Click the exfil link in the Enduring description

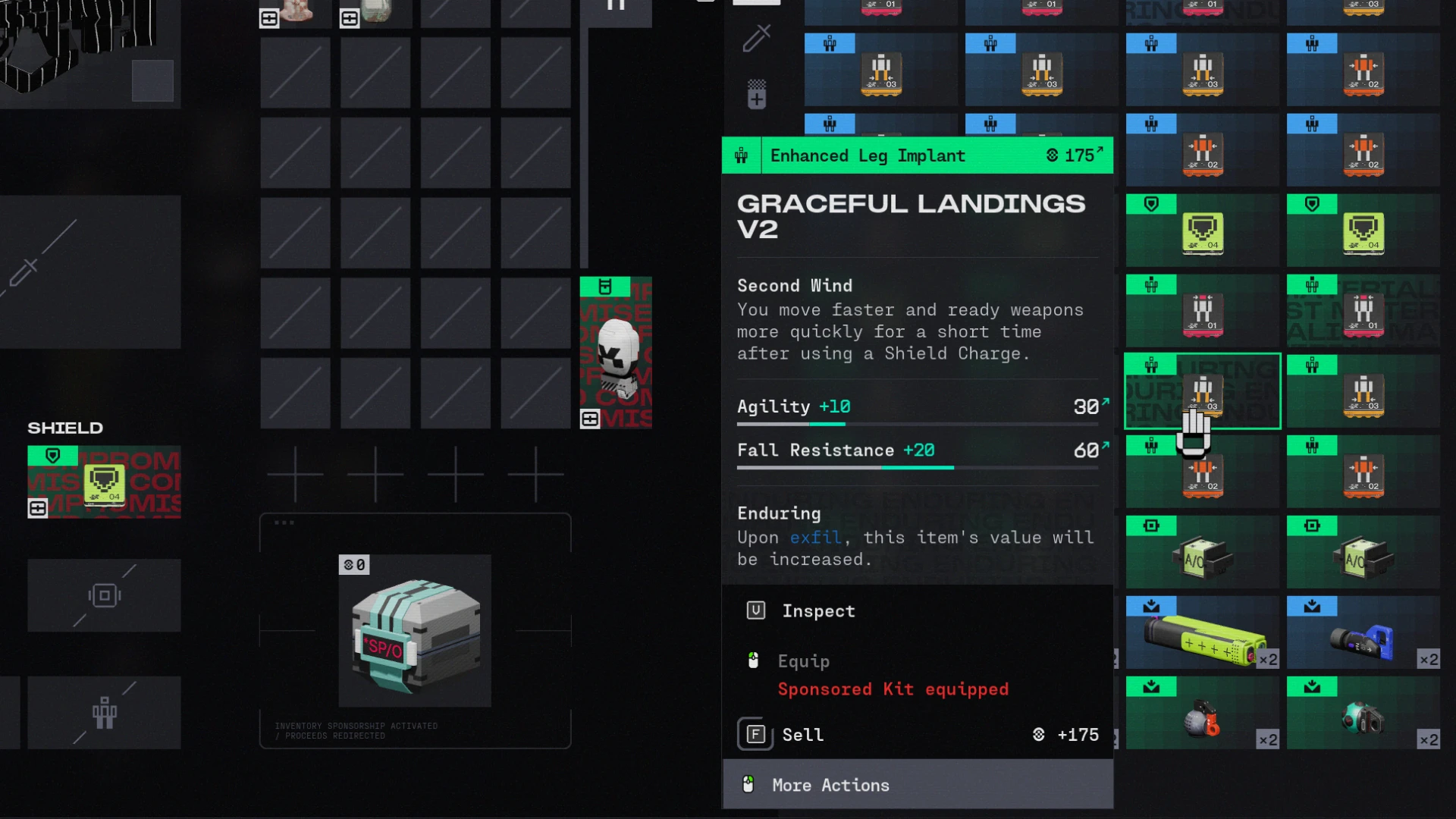click(x=815, y=538)
